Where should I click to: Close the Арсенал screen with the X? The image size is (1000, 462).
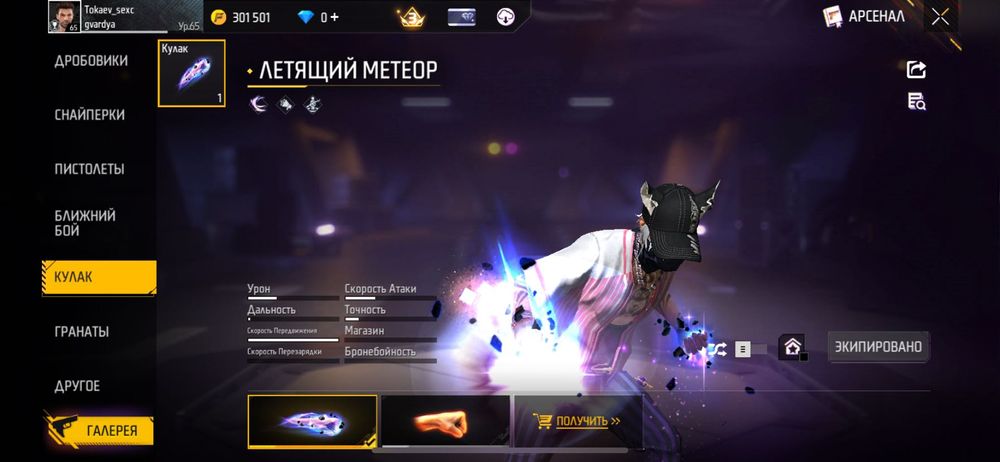point(940,16)
